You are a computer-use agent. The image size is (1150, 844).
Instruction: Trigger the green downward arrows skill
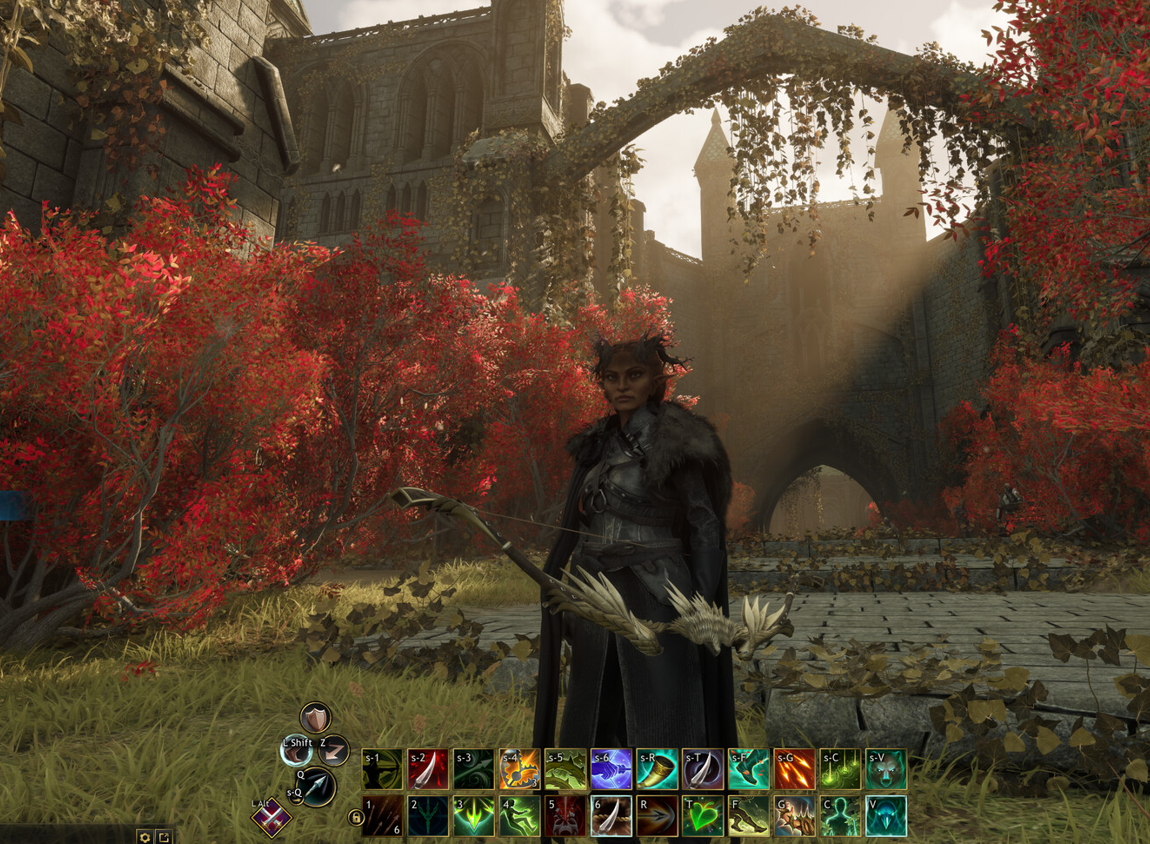pos(474,815)
